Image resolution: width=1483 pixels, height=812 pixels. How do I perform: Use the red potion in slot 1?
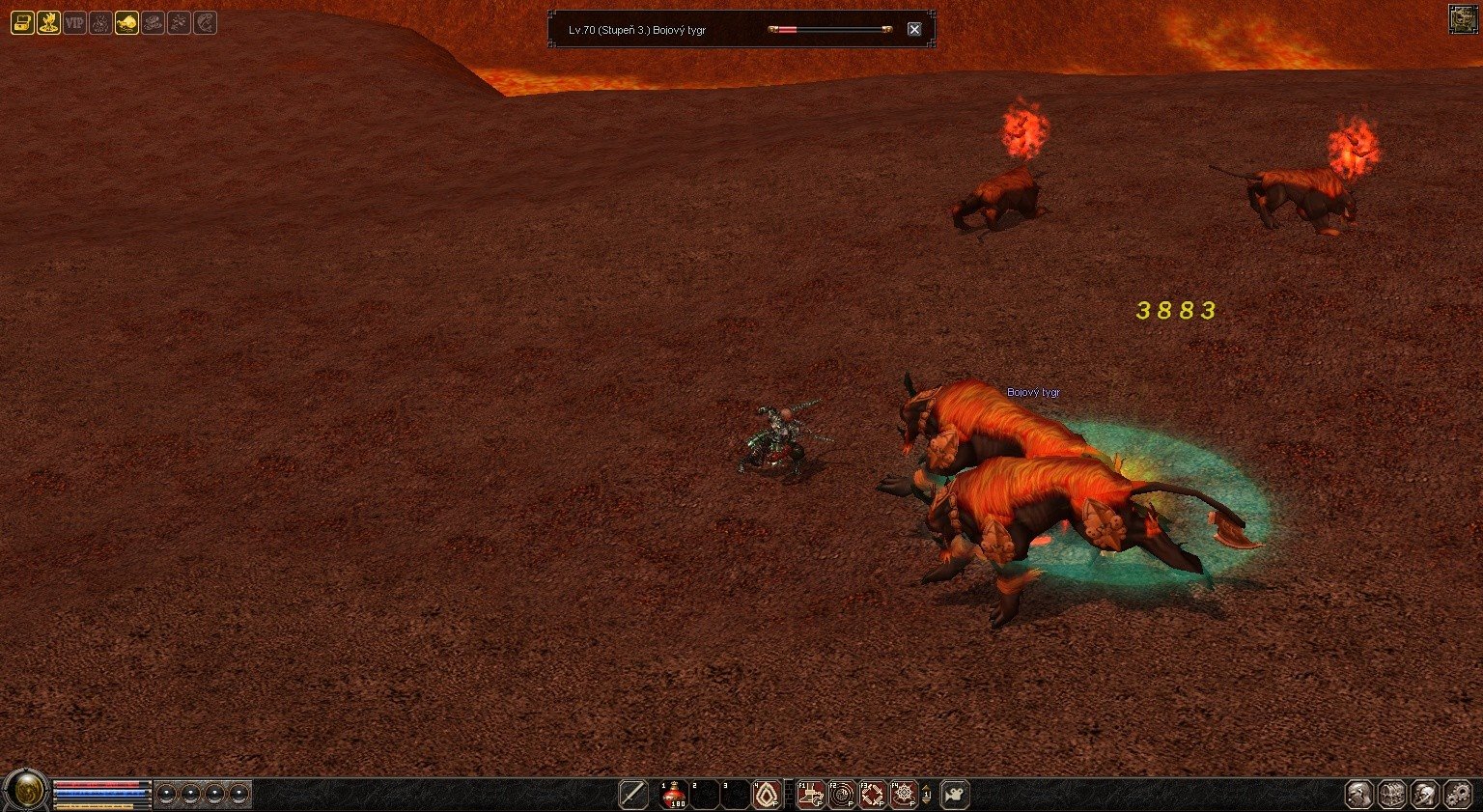(x=674, y=794)
